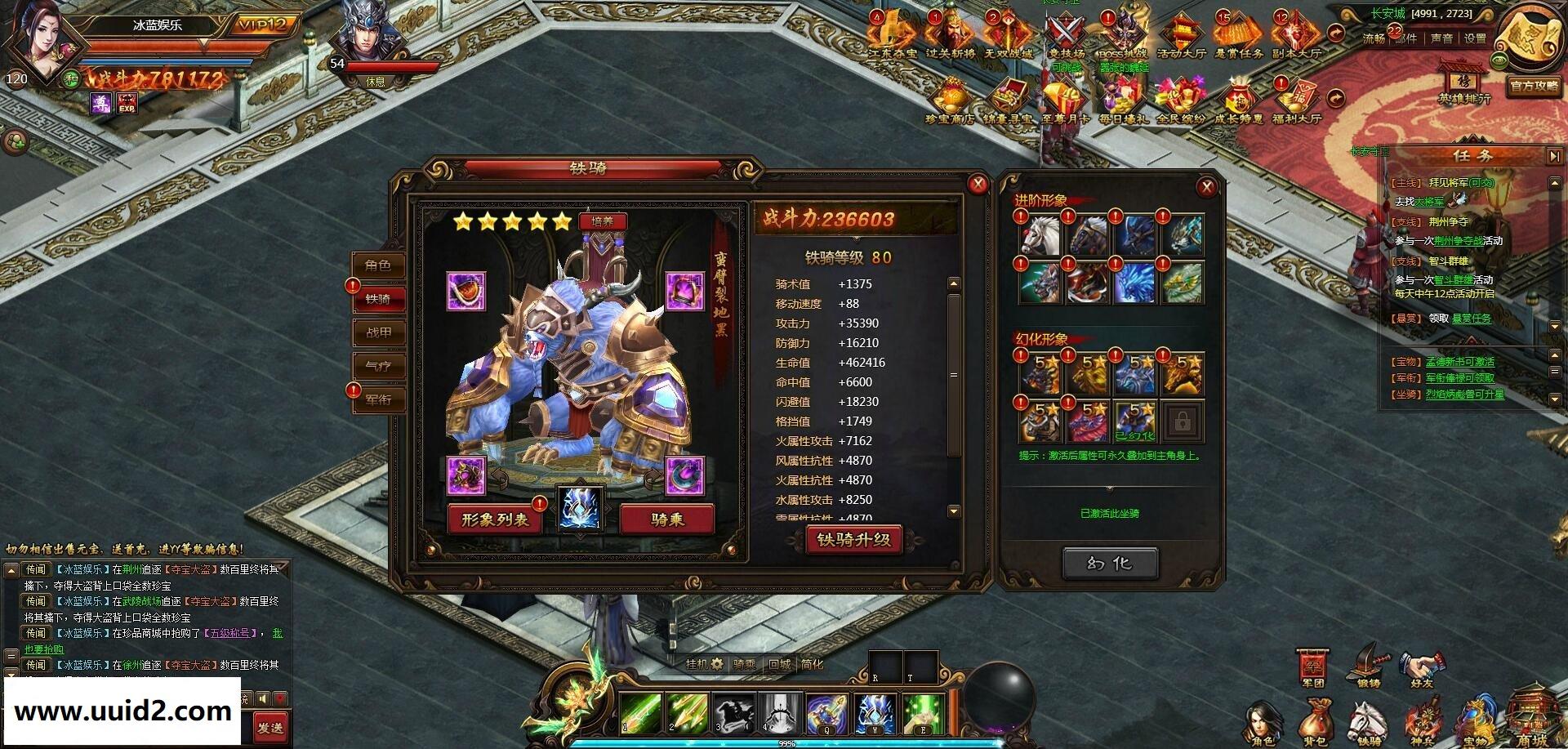Open the 背包 bag icon at bottom right
Viewport: 1568px width, 749px height.
point(1316,719)
